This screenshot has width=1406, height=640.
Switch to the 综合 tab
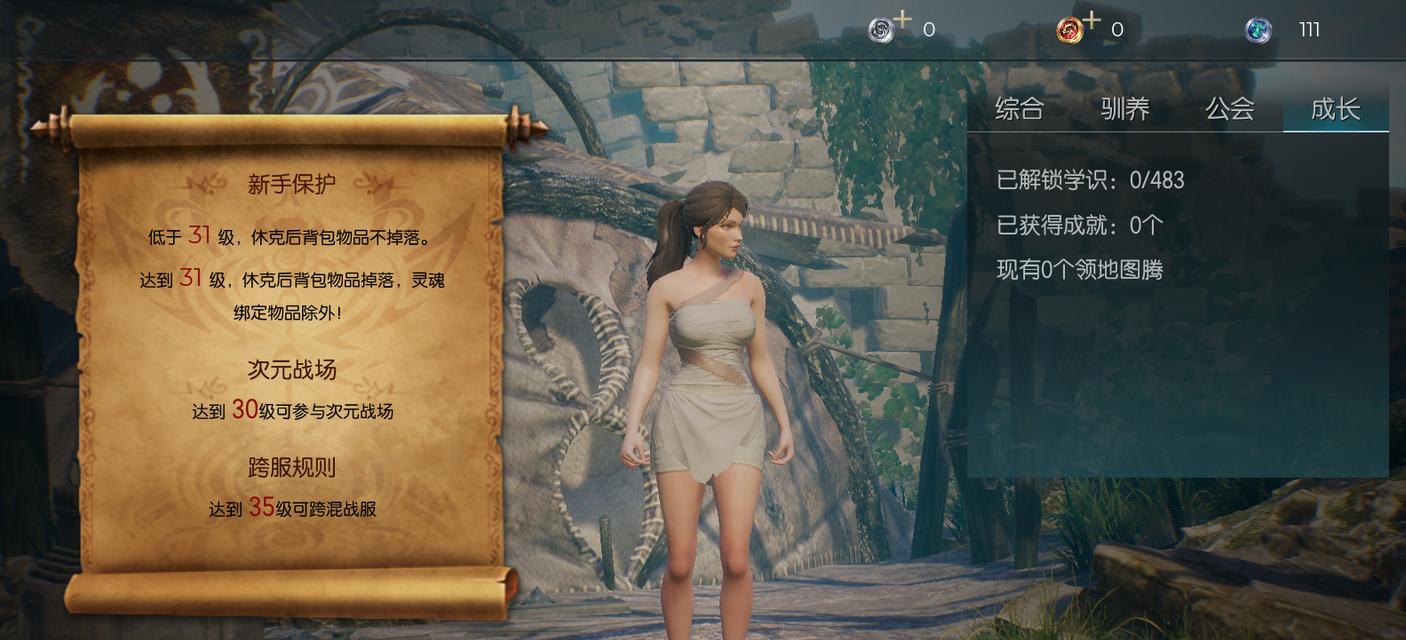(1019, 109)
